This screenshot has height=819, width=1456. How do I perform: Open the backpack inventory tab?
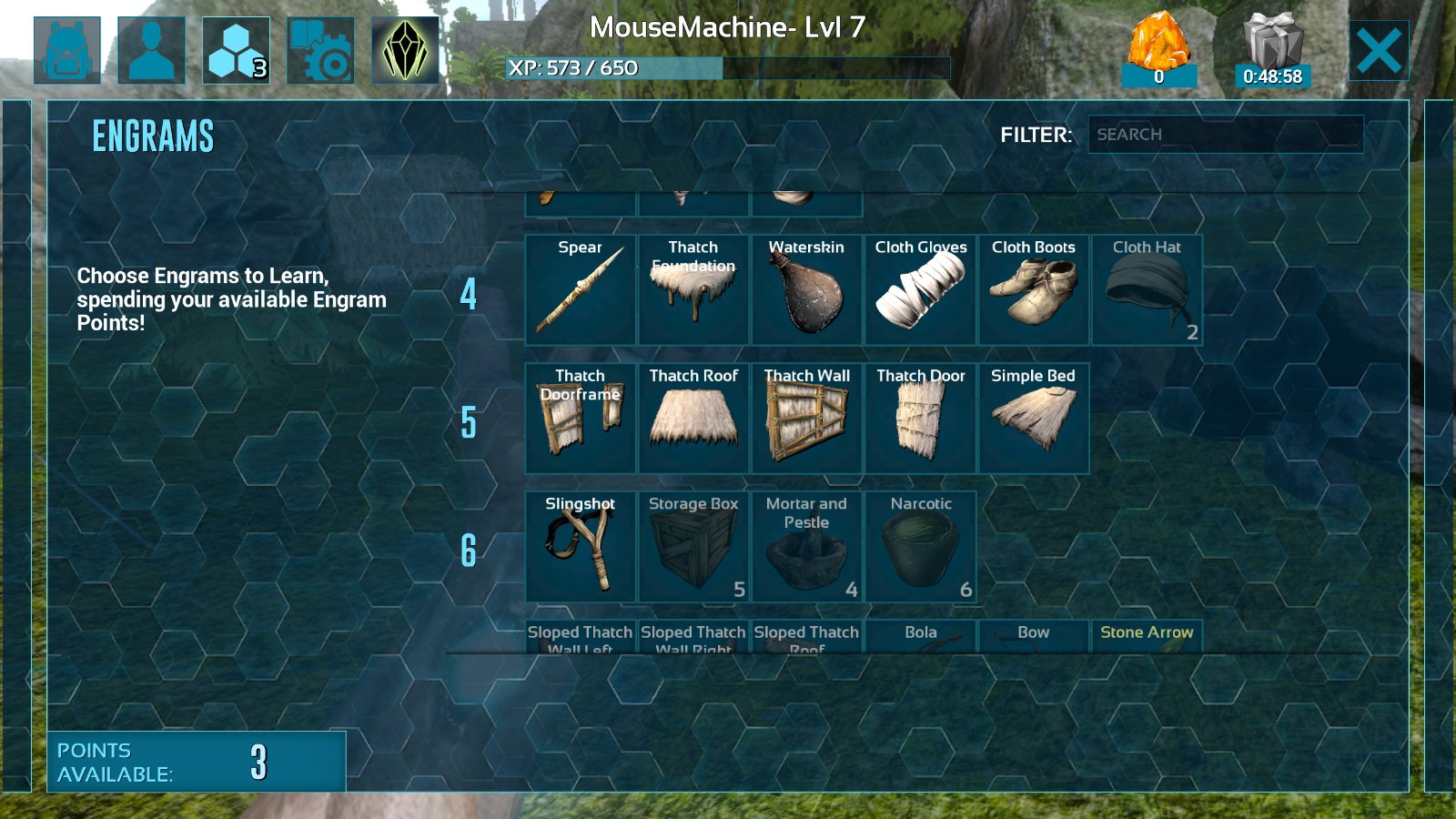point(67,51)
